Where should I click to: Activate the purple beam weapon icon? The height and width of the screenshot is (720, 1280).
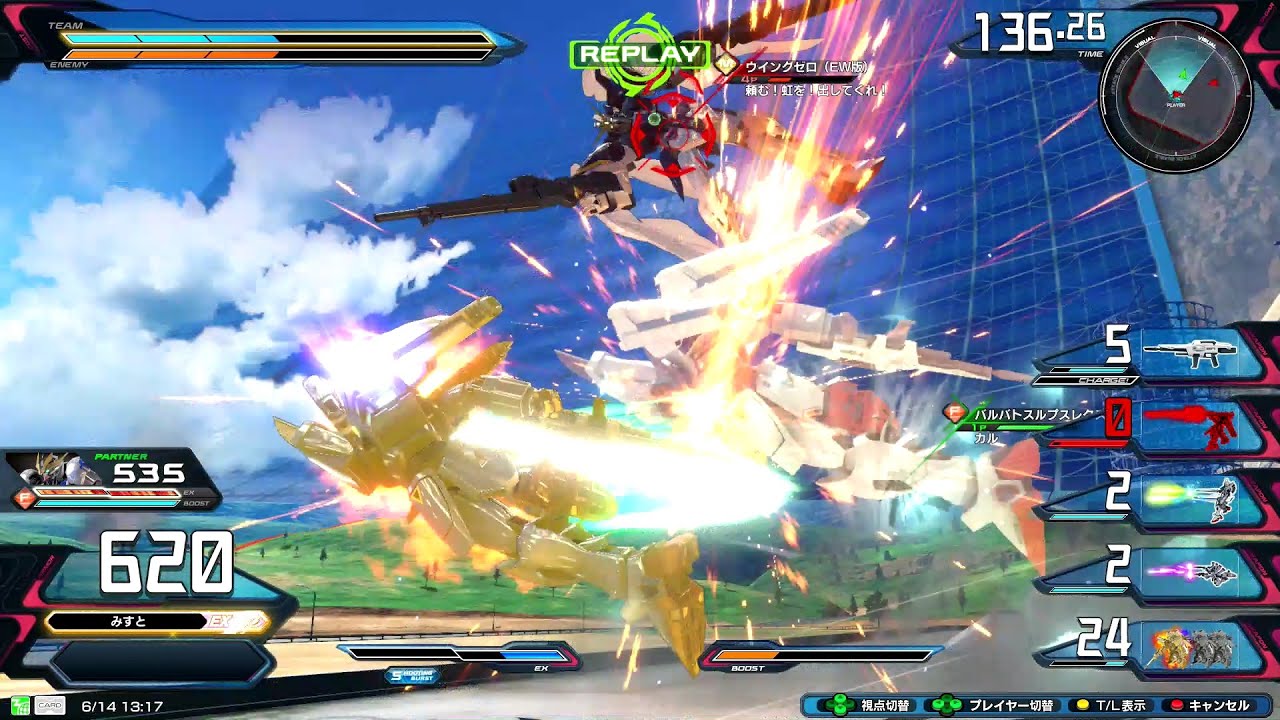(x=1190, y=571)
